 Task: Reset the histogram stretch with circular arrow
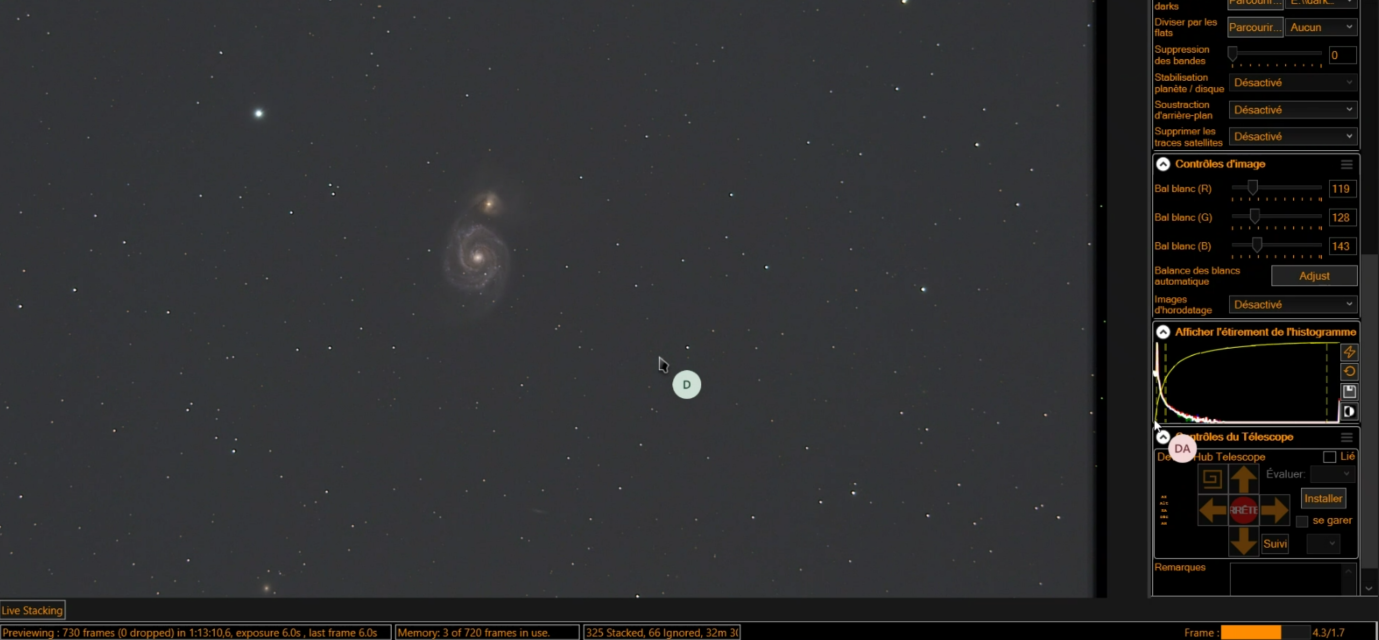pos(1349,372)
